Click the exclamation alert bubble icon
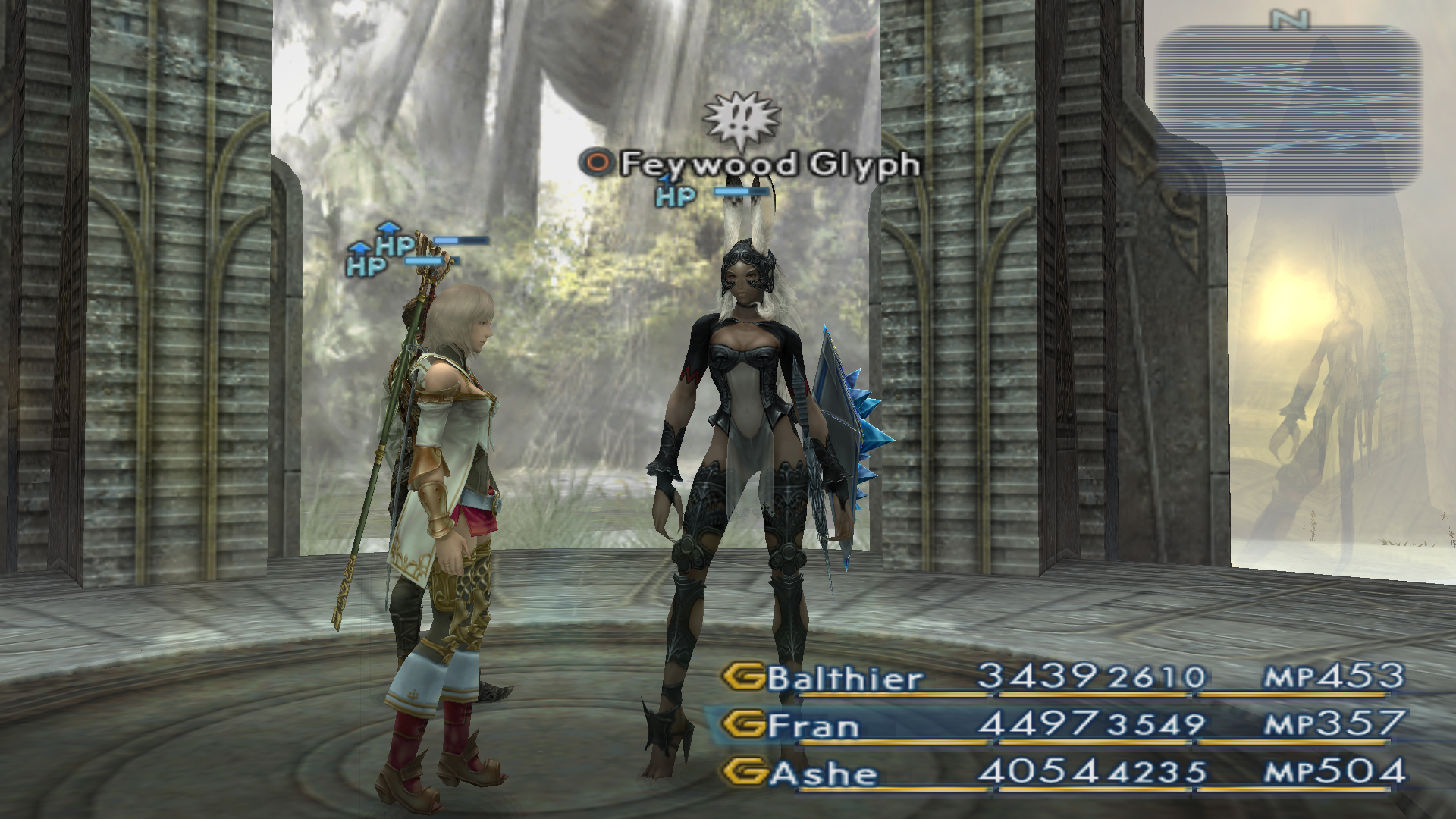Viewport: 1456px width, 819px height. point(731,120)
